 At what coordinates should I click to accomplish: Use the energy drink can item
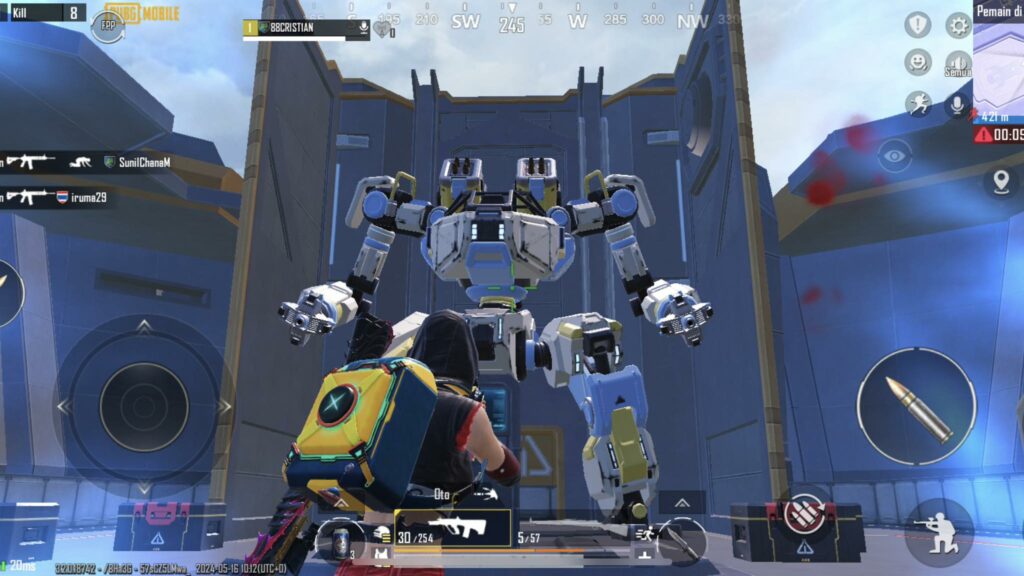[x=342, y=540]
